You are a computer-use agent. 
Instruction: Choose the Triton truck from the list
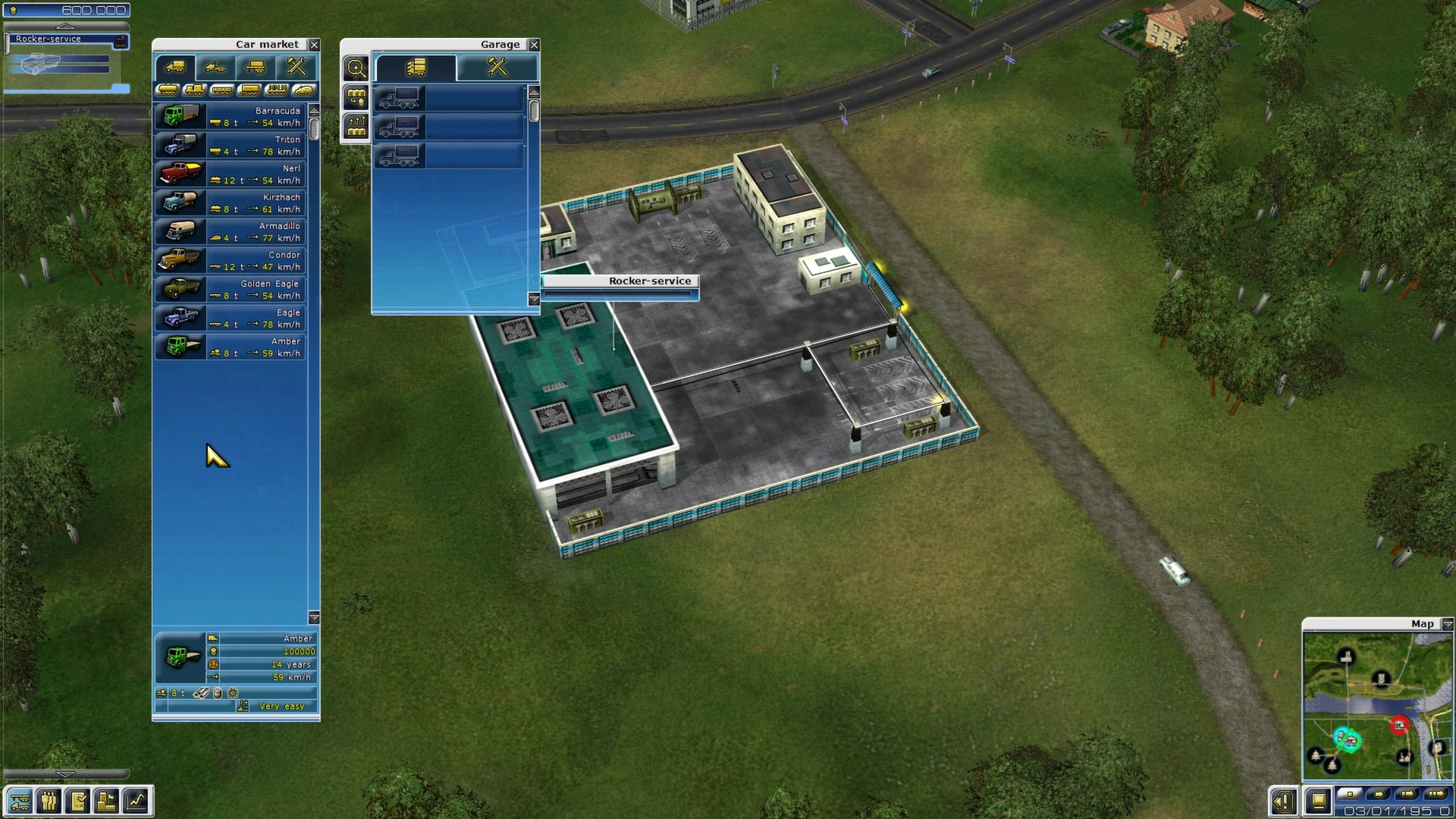pos(230,146)
